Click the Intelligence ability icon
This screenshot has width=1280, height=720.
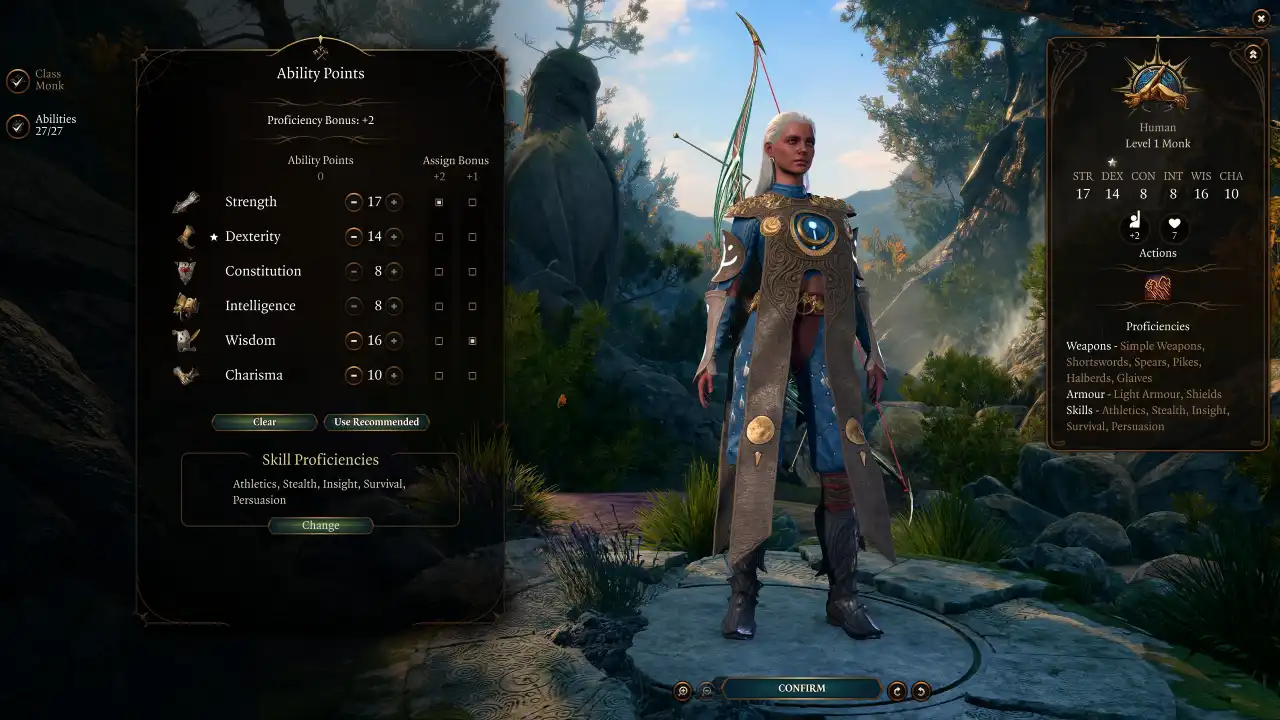click(186, 305)
